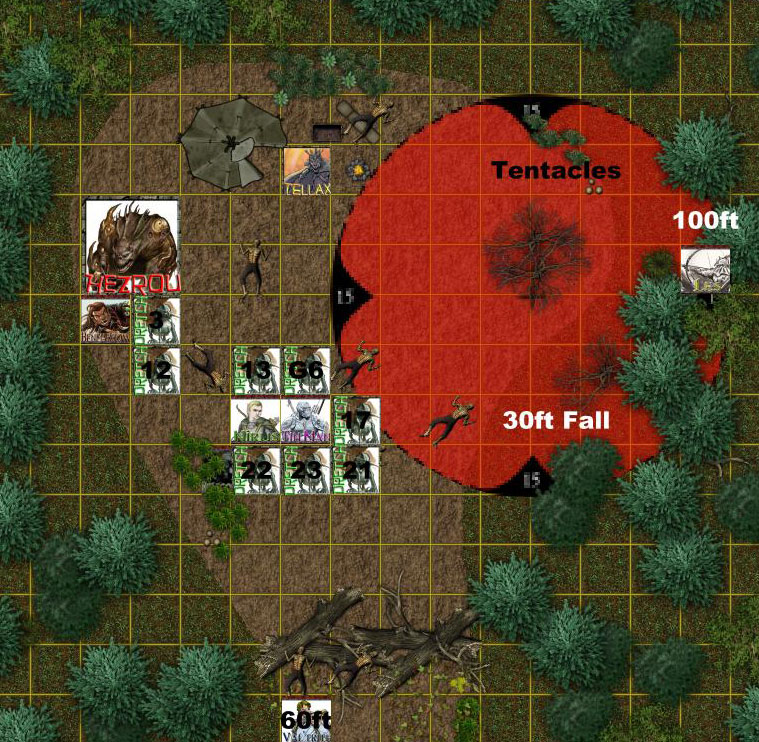Select the Dretch token numbered 22

[256, 469]
